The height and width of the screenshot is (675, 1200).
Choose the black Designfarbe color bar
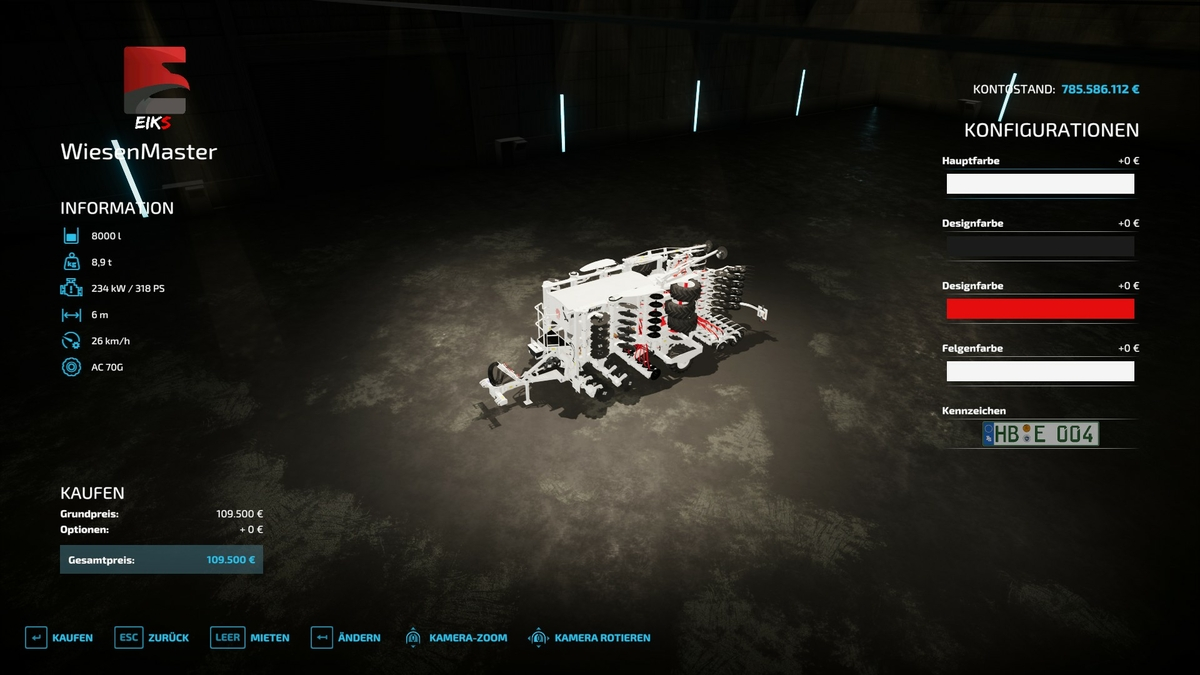pos(1040,246)
